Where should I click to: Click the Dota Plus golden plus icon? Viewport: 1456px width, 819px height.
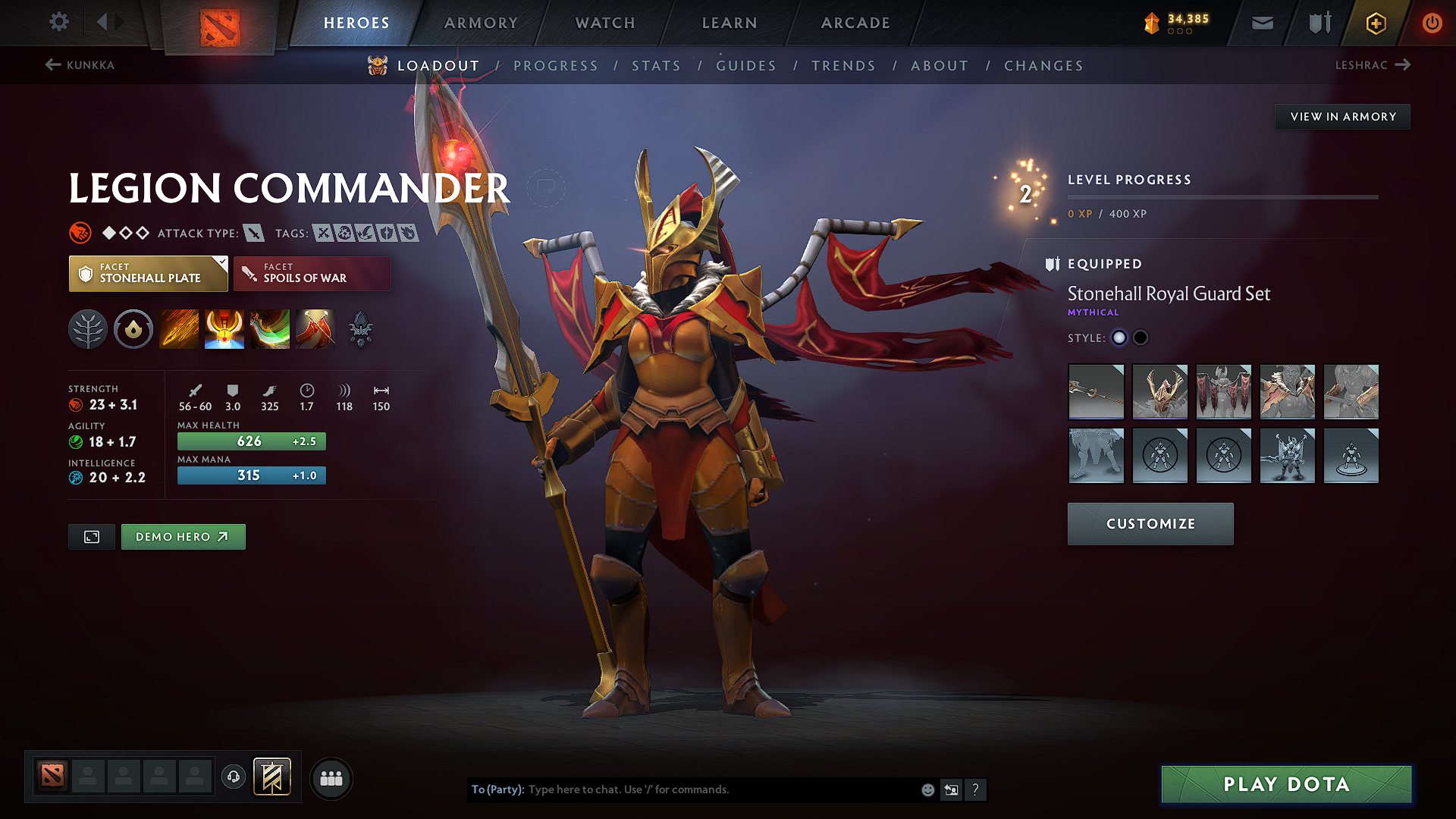1375,23
